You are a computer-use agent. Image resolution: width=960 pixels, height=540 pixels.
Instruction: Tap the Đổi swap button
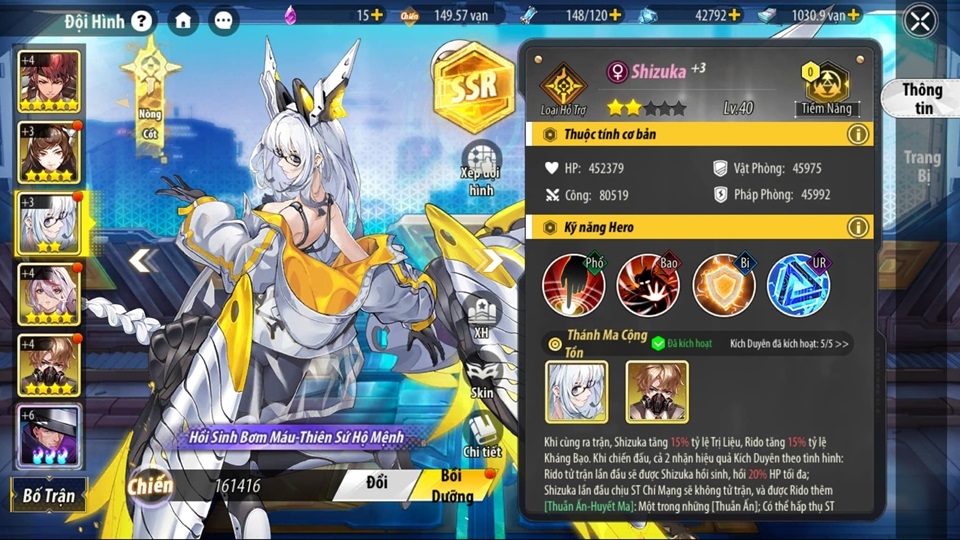click(x=376, y=484)
